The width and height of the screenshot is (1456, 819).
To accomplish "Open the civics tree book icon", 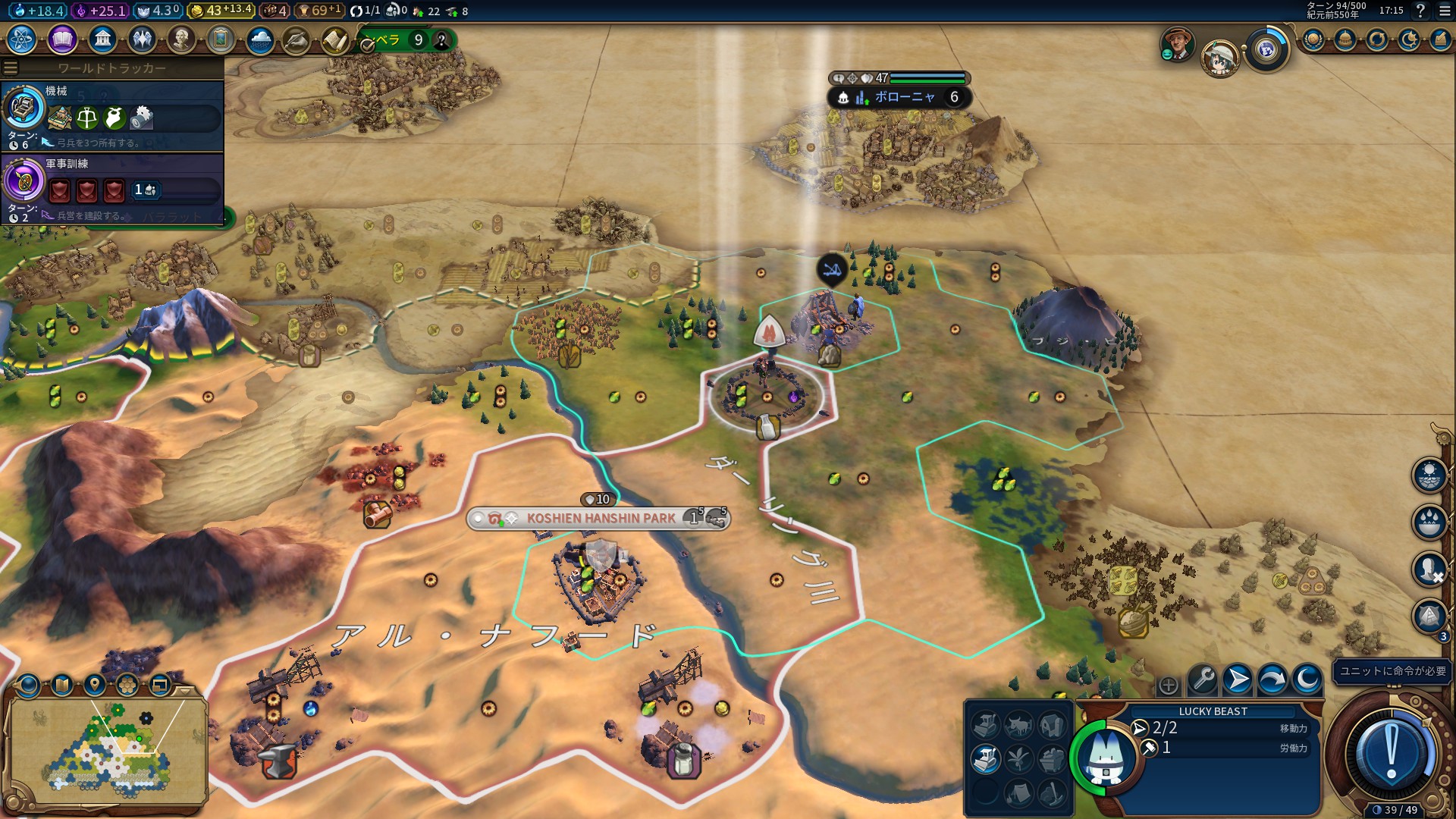I will (x=62, y=39).
